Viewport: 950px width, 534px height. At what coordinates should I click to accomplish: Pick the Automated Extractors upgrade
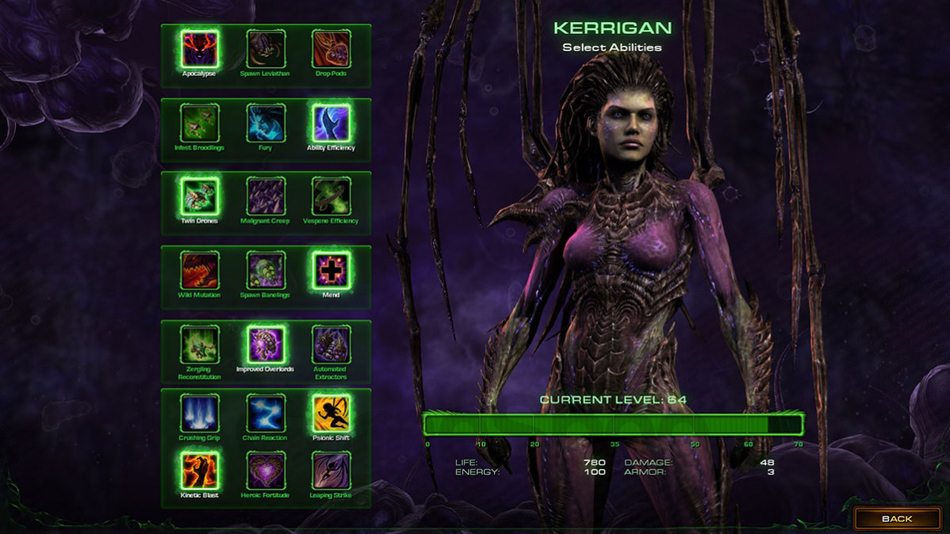point(331,344)
